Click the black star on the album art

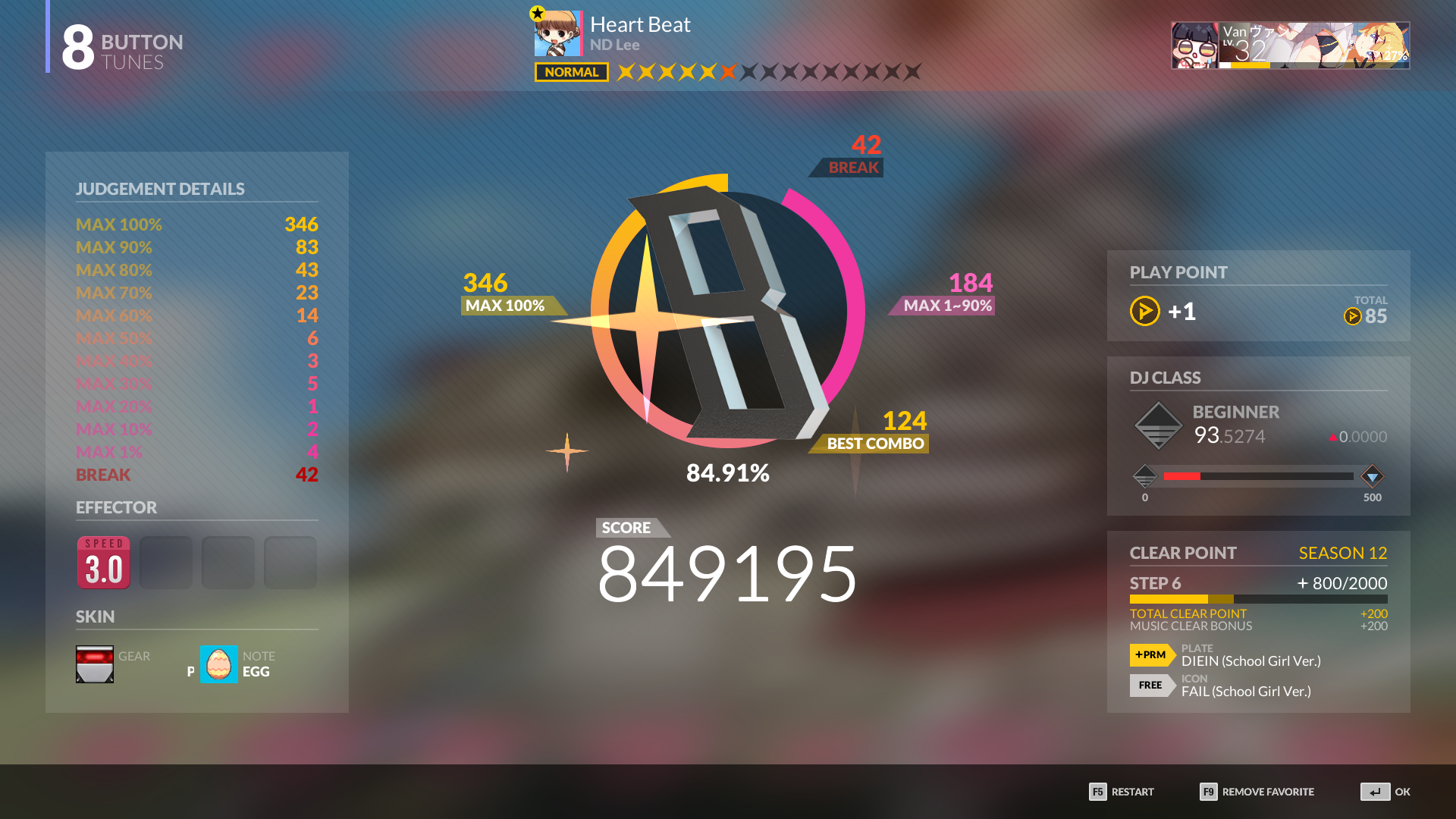pyautogui.click(x=536, y=12)
